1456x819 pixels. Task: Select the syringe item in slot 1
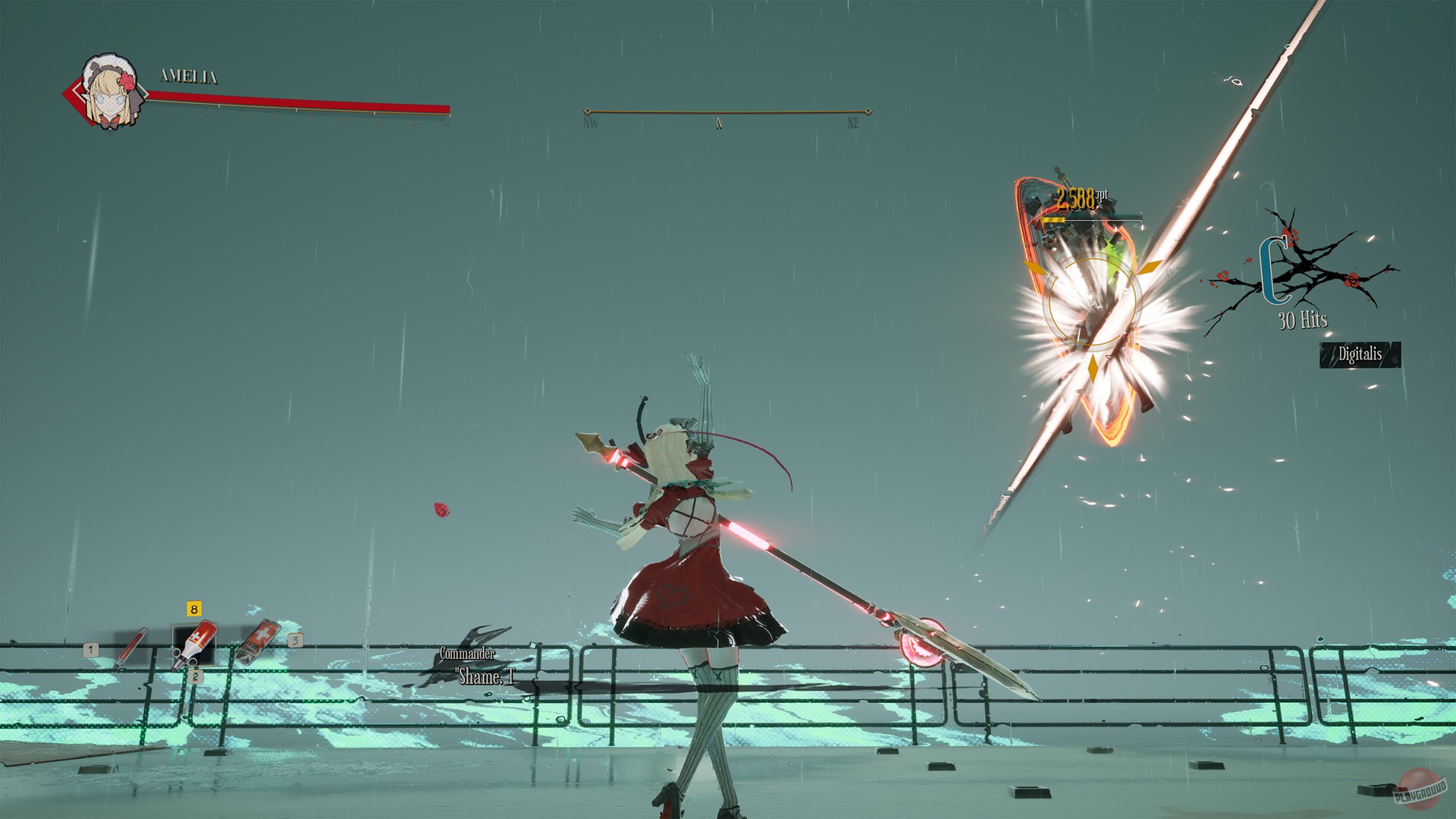pyautogui.click(x=133, y=648)
